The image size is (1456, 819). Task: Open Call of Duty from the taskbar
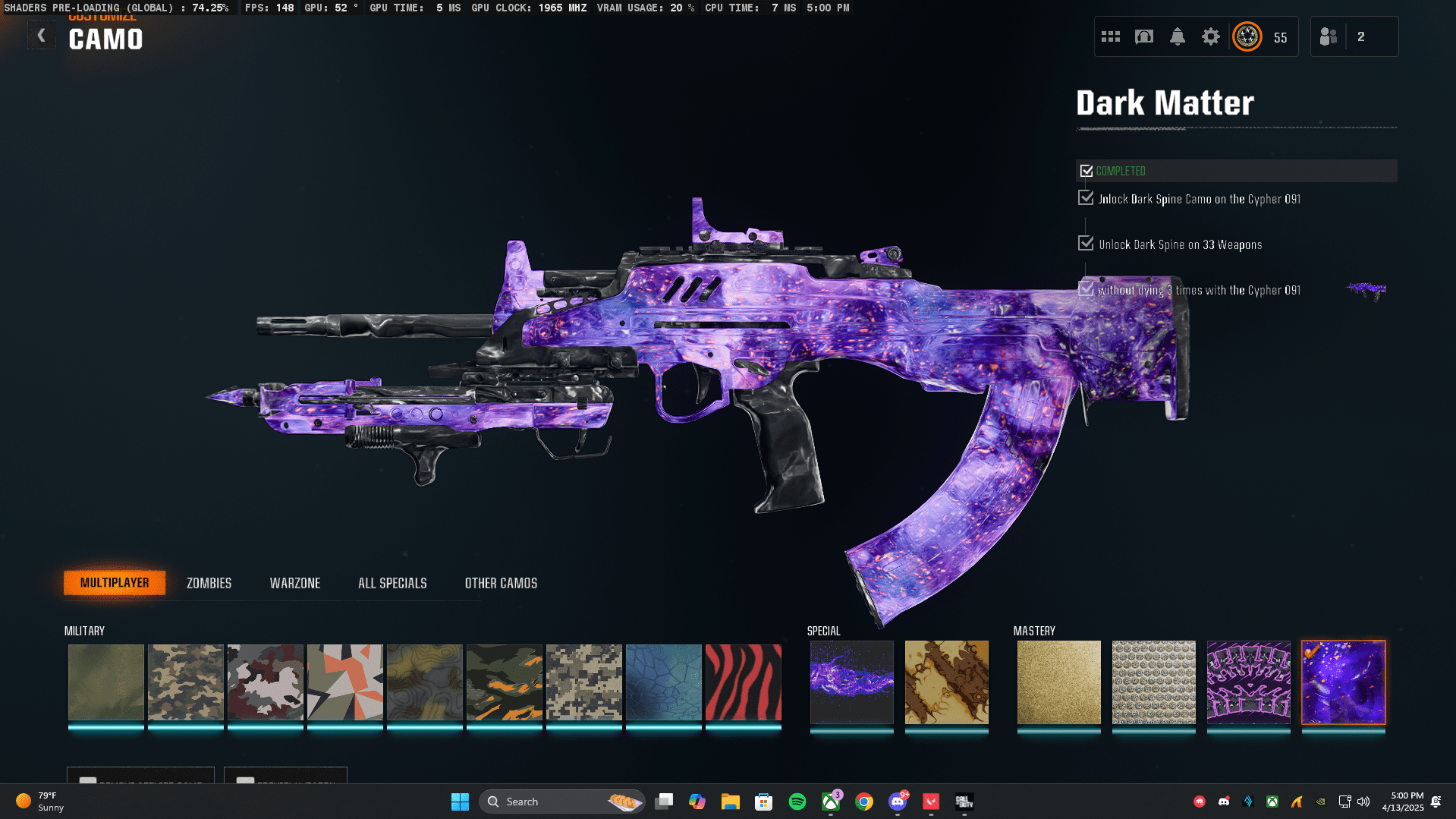coord(963,801)
